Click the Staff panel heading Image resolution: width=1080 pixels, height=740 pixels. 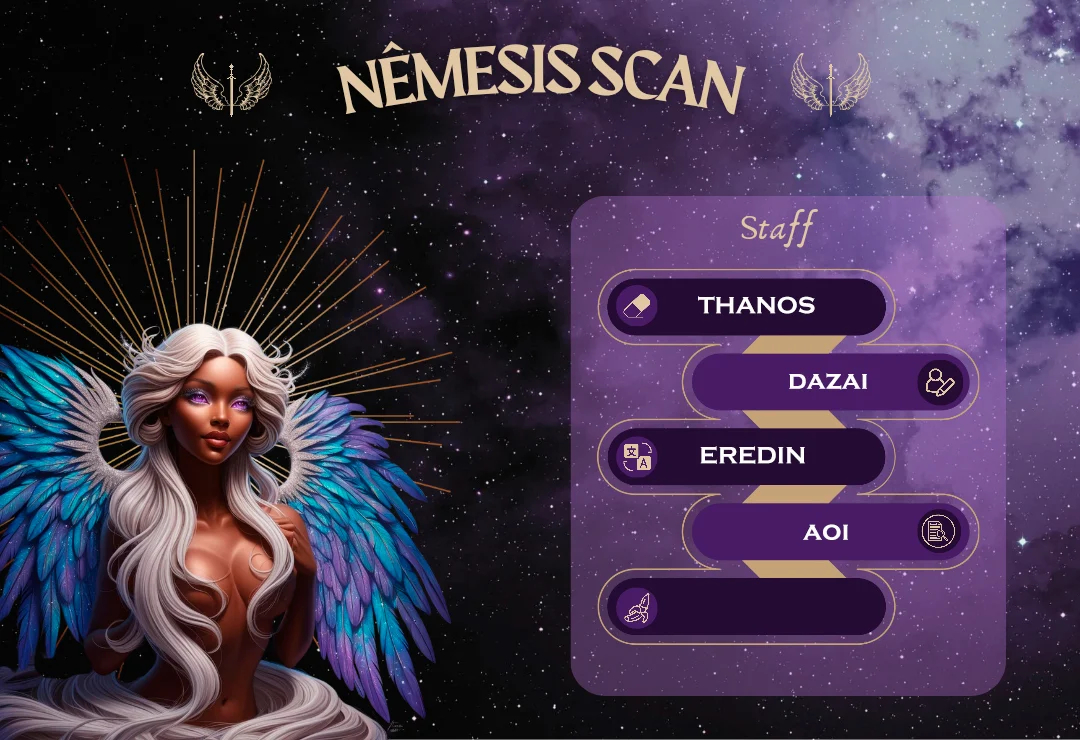click(x=777, y=228)
